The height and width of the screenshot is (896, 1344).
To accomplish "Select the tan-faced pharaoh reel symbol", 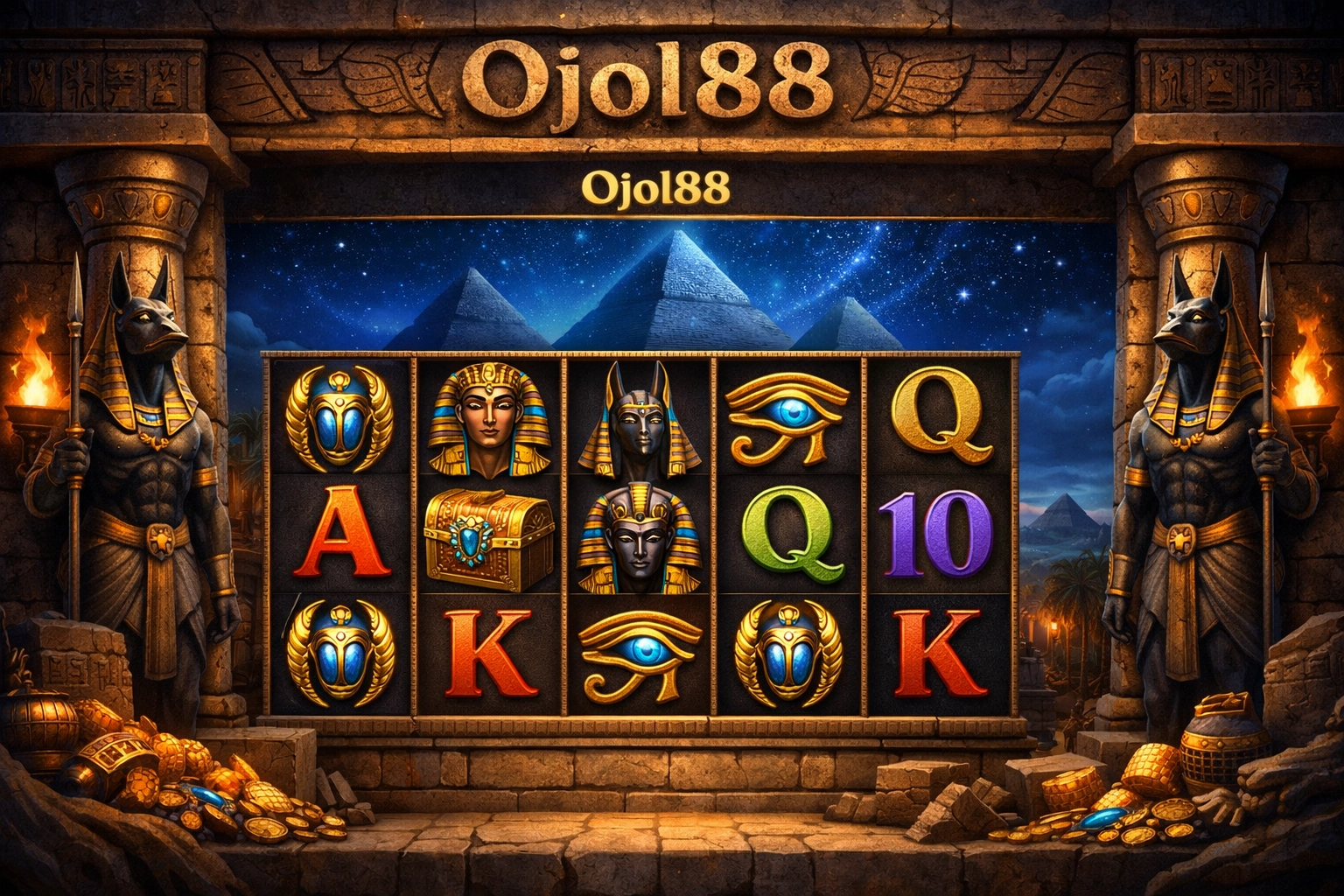I will 490,420.
